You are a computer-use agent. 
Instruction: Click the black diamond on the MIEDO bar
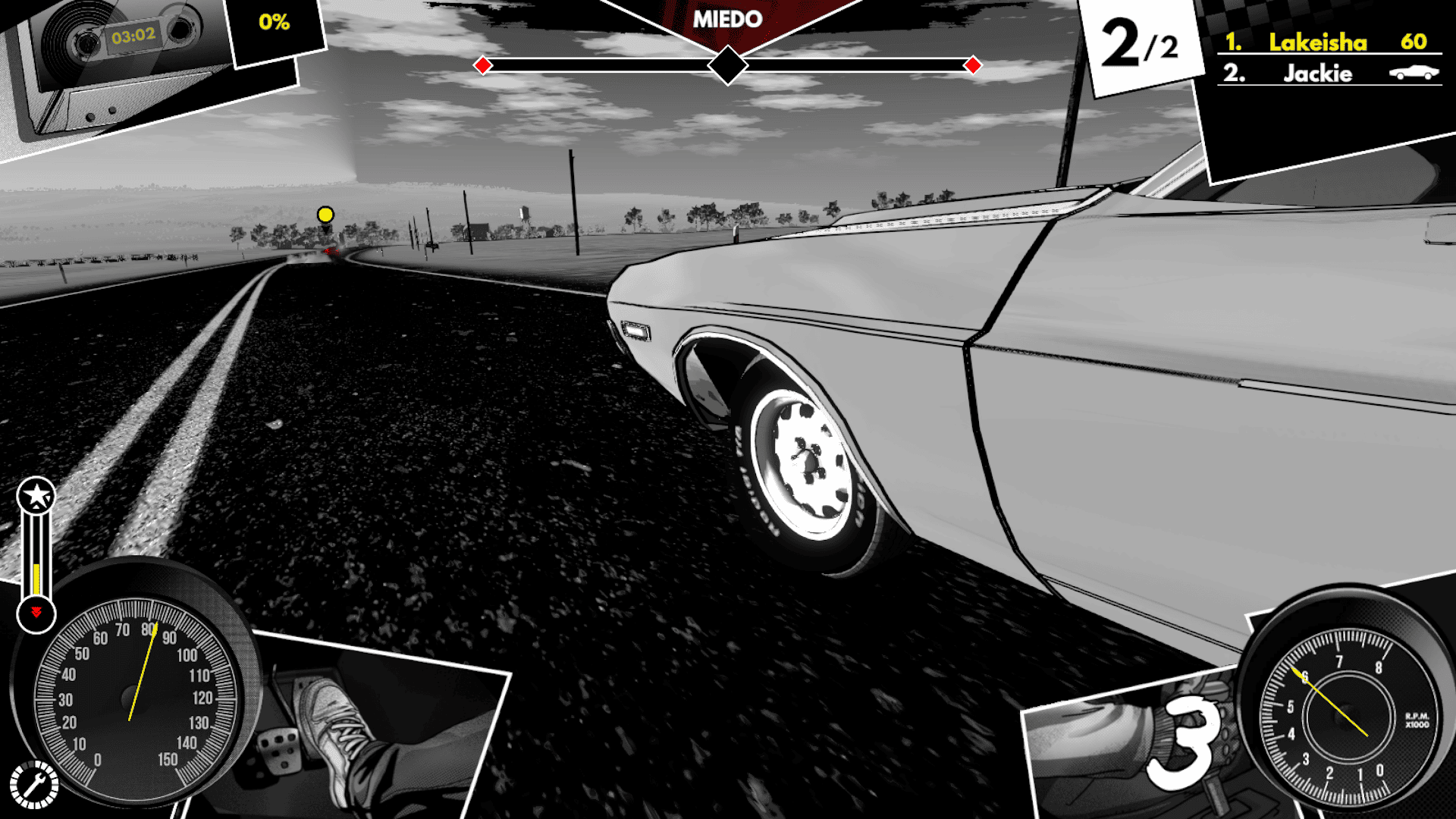(x=728, y=65)
